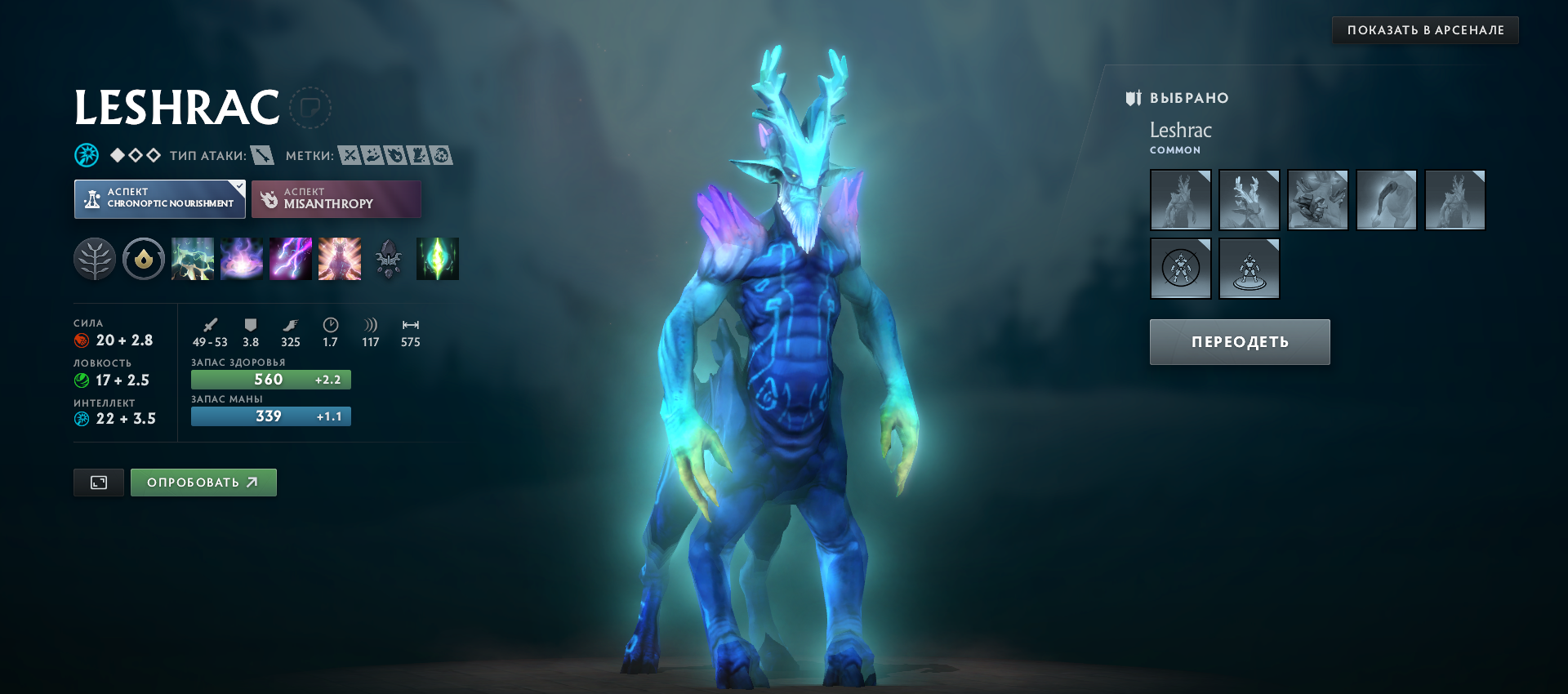1568x694 pixels.
Task: Select the Pulse Nova ability icon
Action: (340, 259)
